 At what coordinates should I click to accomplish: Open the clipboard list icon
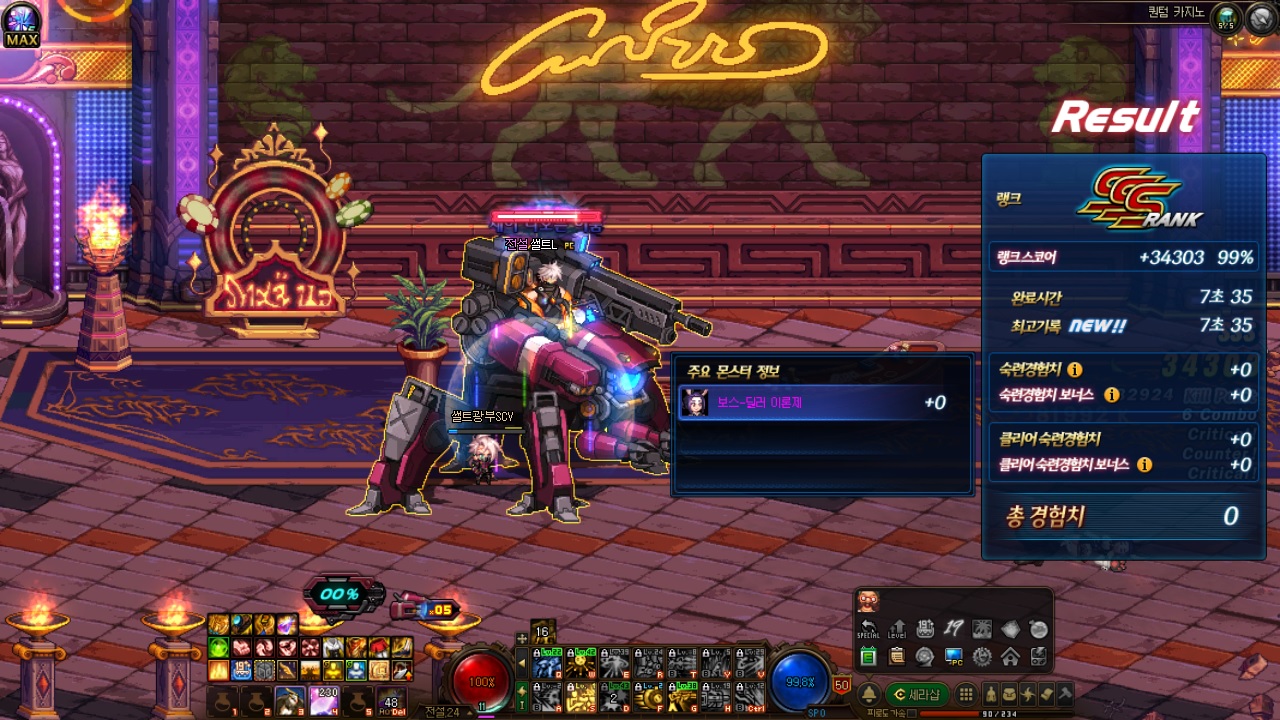897,657
